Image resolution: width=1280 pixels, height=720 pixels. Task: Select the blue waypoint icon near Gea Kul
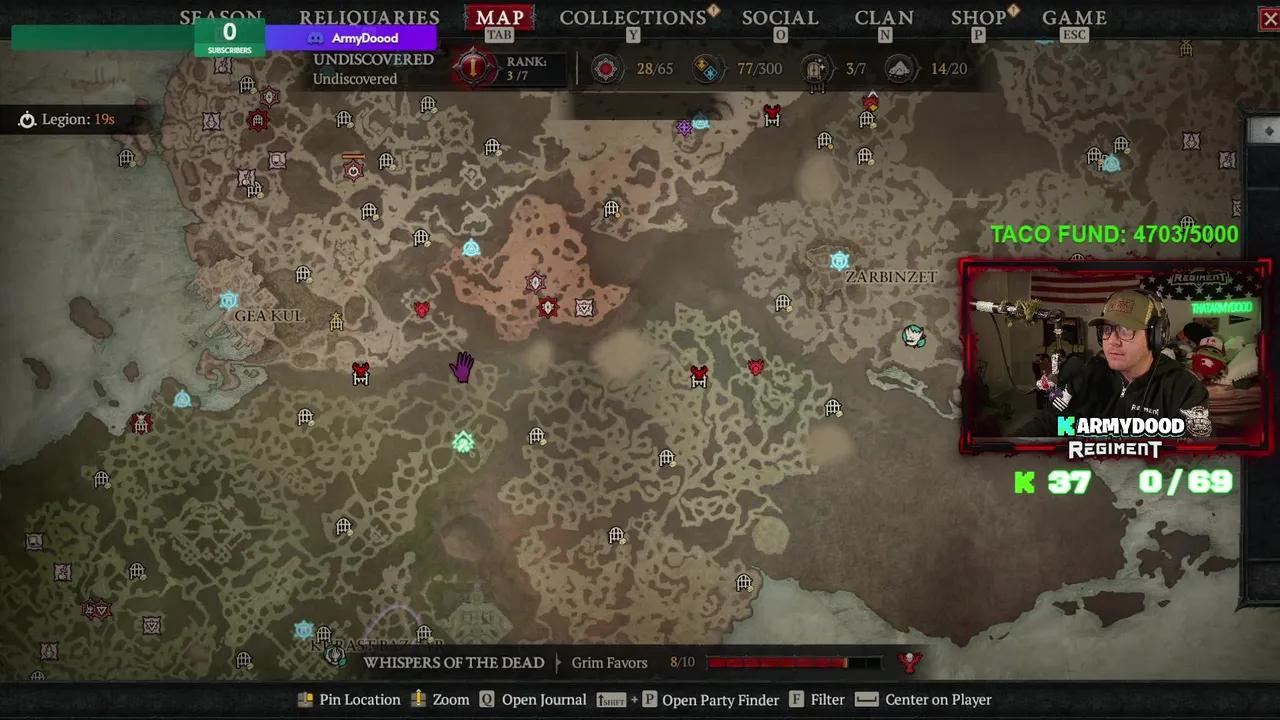(x=230, y=298)
